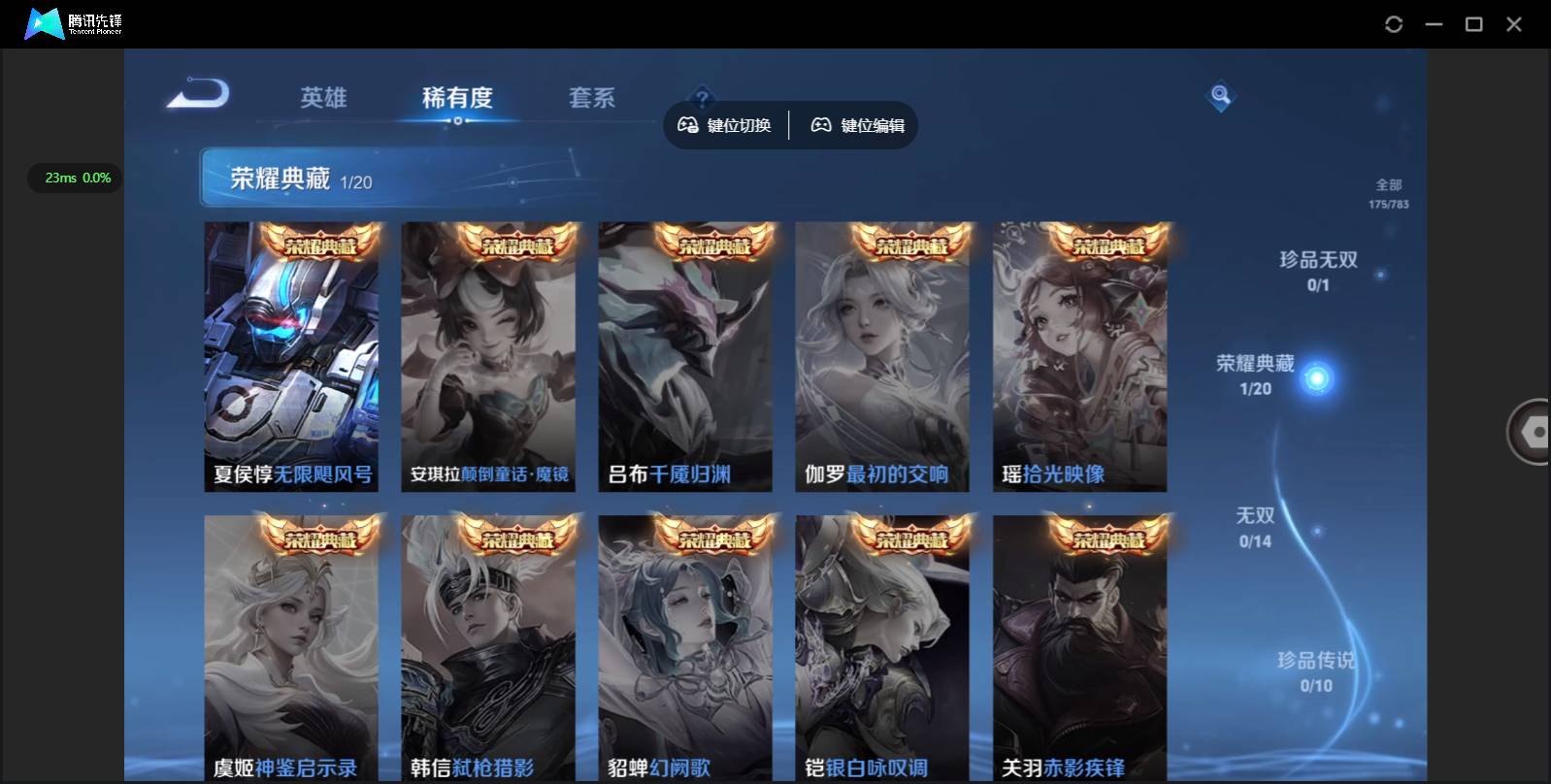
Task: Click the gamepad icon beside 键位切换
Action: pyautogui.click(x=689, y=124)
